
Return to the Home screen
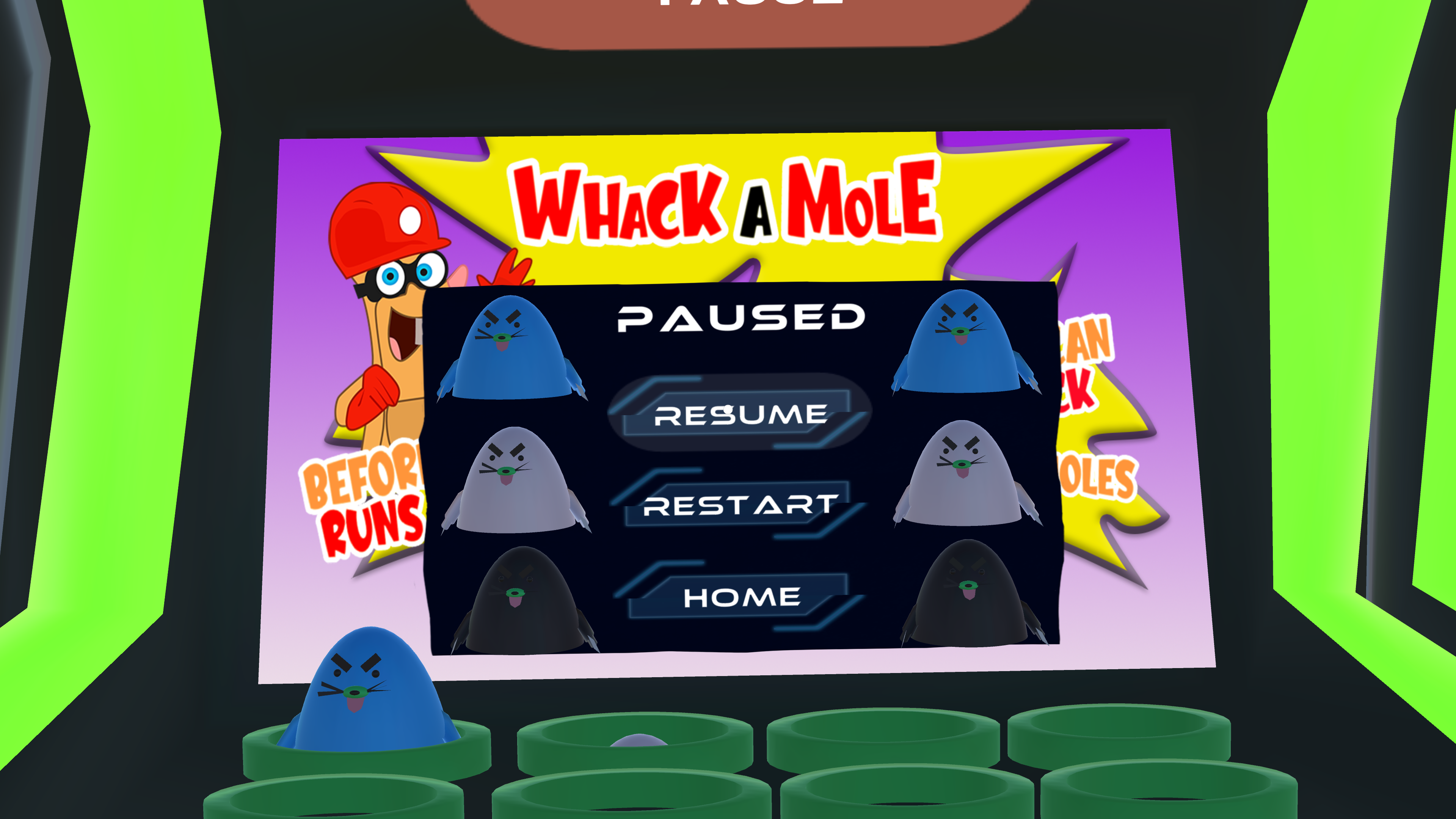pyautogui.click(x=741, y=597)
